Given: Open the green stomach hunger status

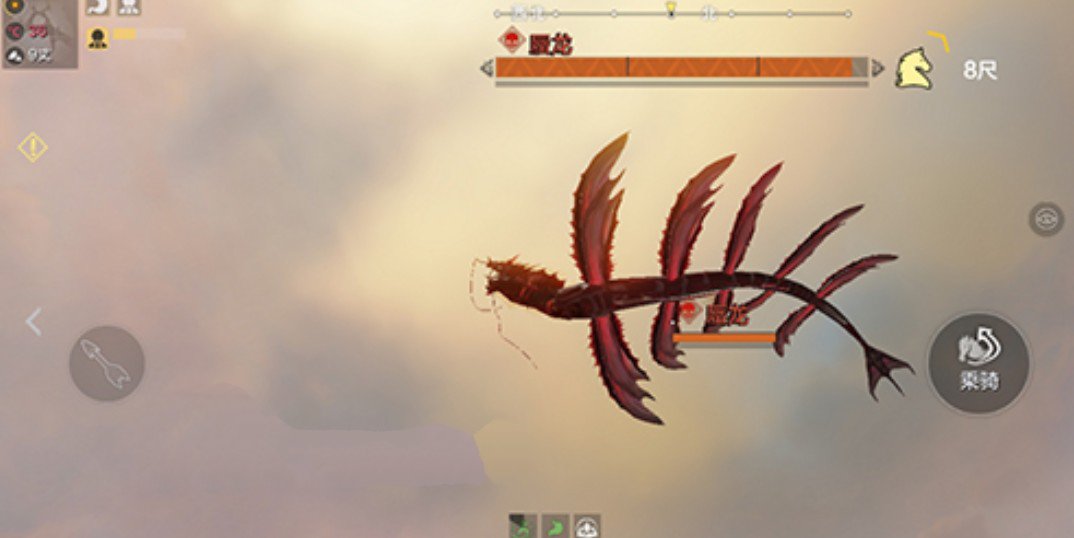Looking at the screenshot, I should (555, 526).
